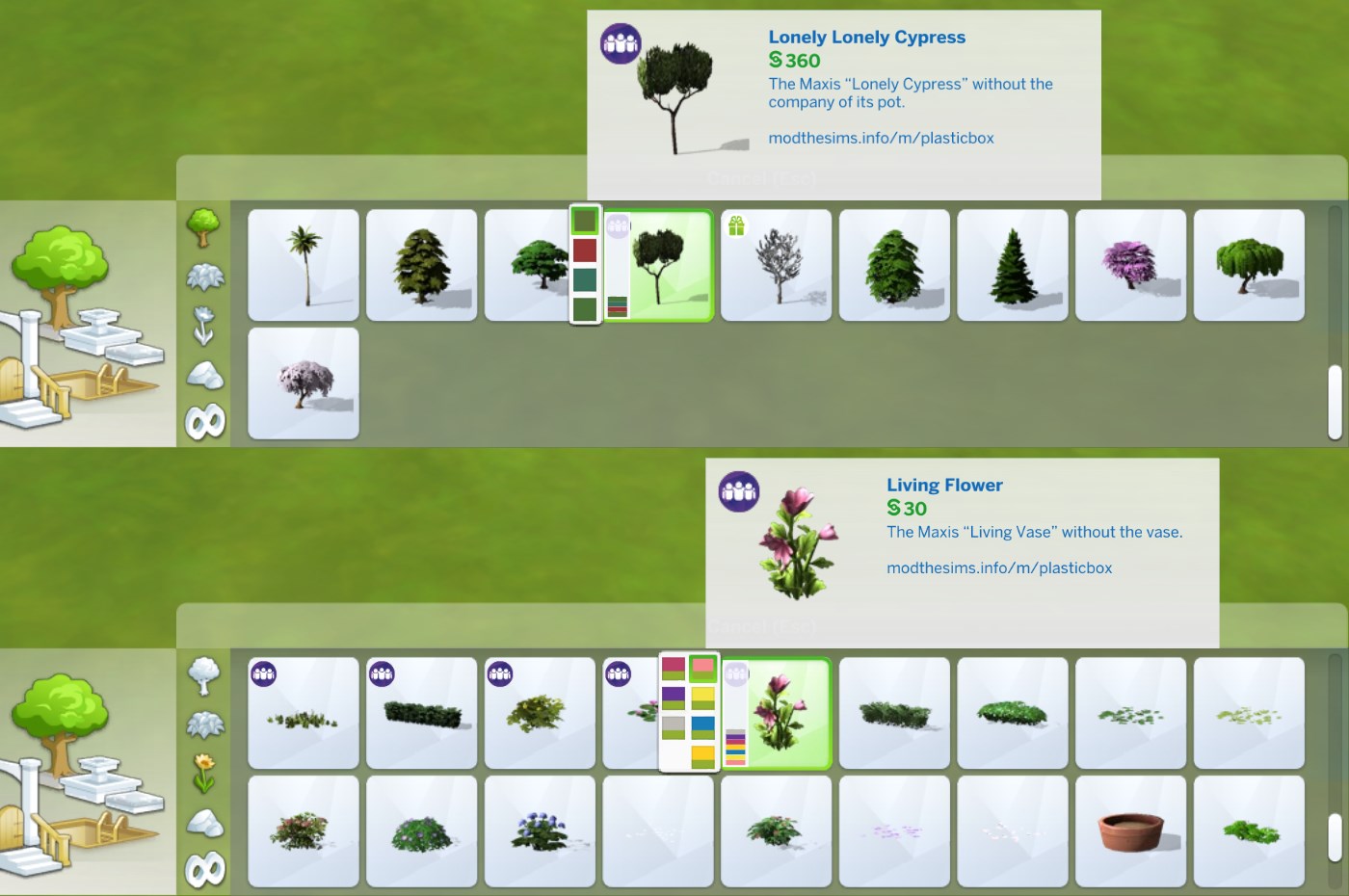This screenshot has width=1349, height=896.
Task: Open the modthesims.info link for Lonely Cypress
Action: (882, 138)
